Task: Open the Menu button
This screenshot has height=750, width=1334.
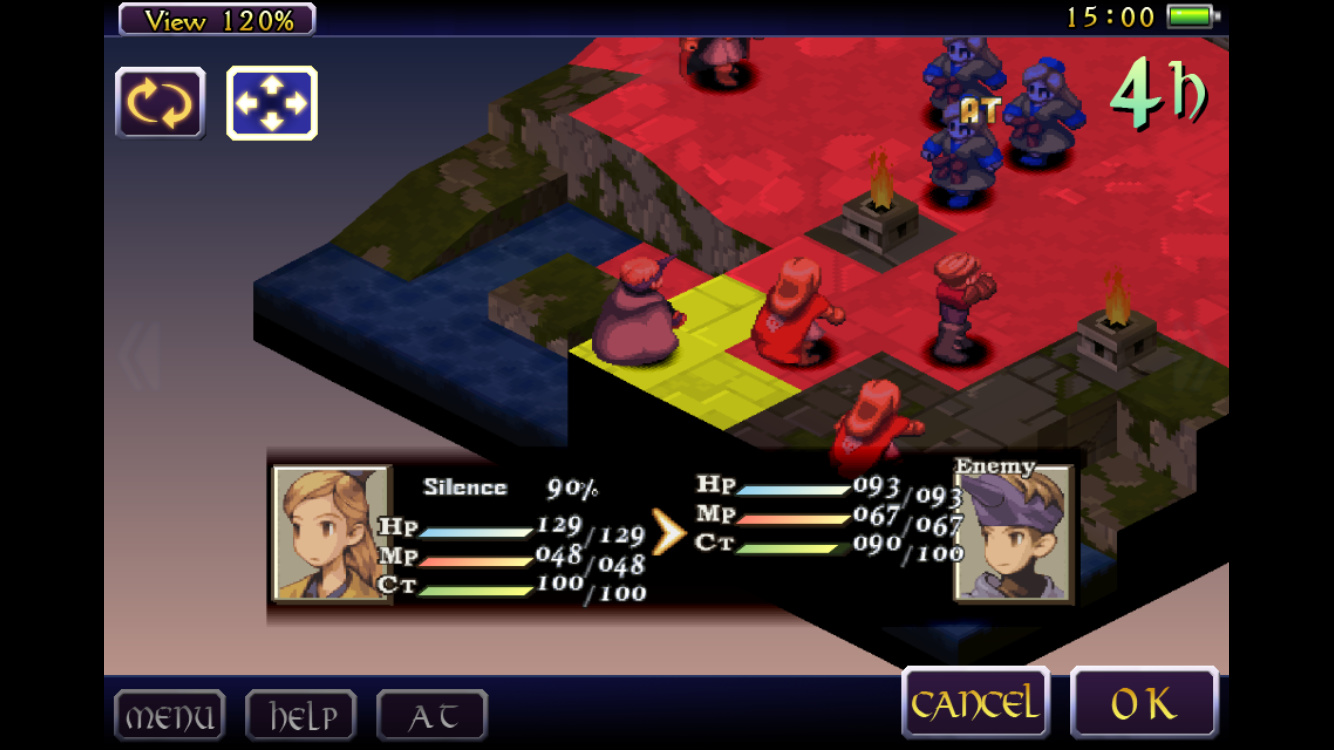Action: (169, 716)
